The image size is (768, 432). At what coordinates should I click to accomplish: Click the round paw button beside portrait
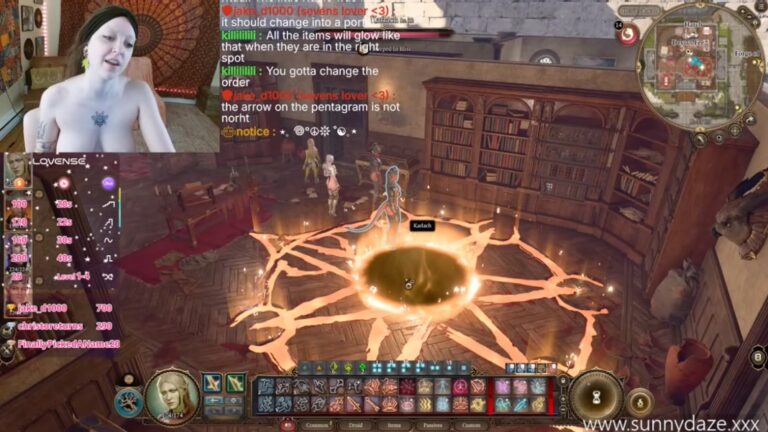(x=128, y=402)
